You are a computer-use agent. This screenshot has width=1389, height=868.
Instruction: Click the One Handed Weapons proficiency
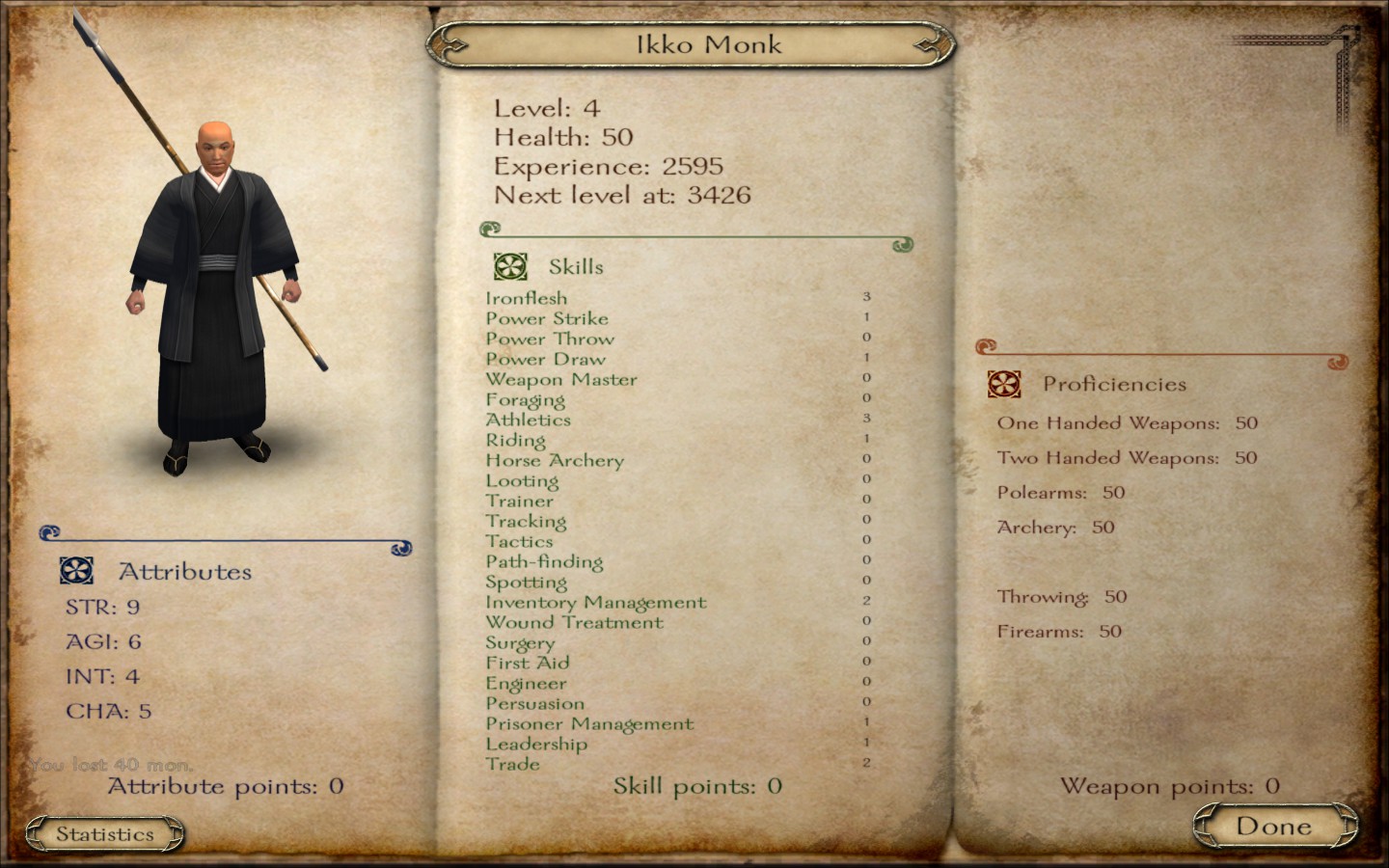pyautogui.click(x=1109, y=422)
